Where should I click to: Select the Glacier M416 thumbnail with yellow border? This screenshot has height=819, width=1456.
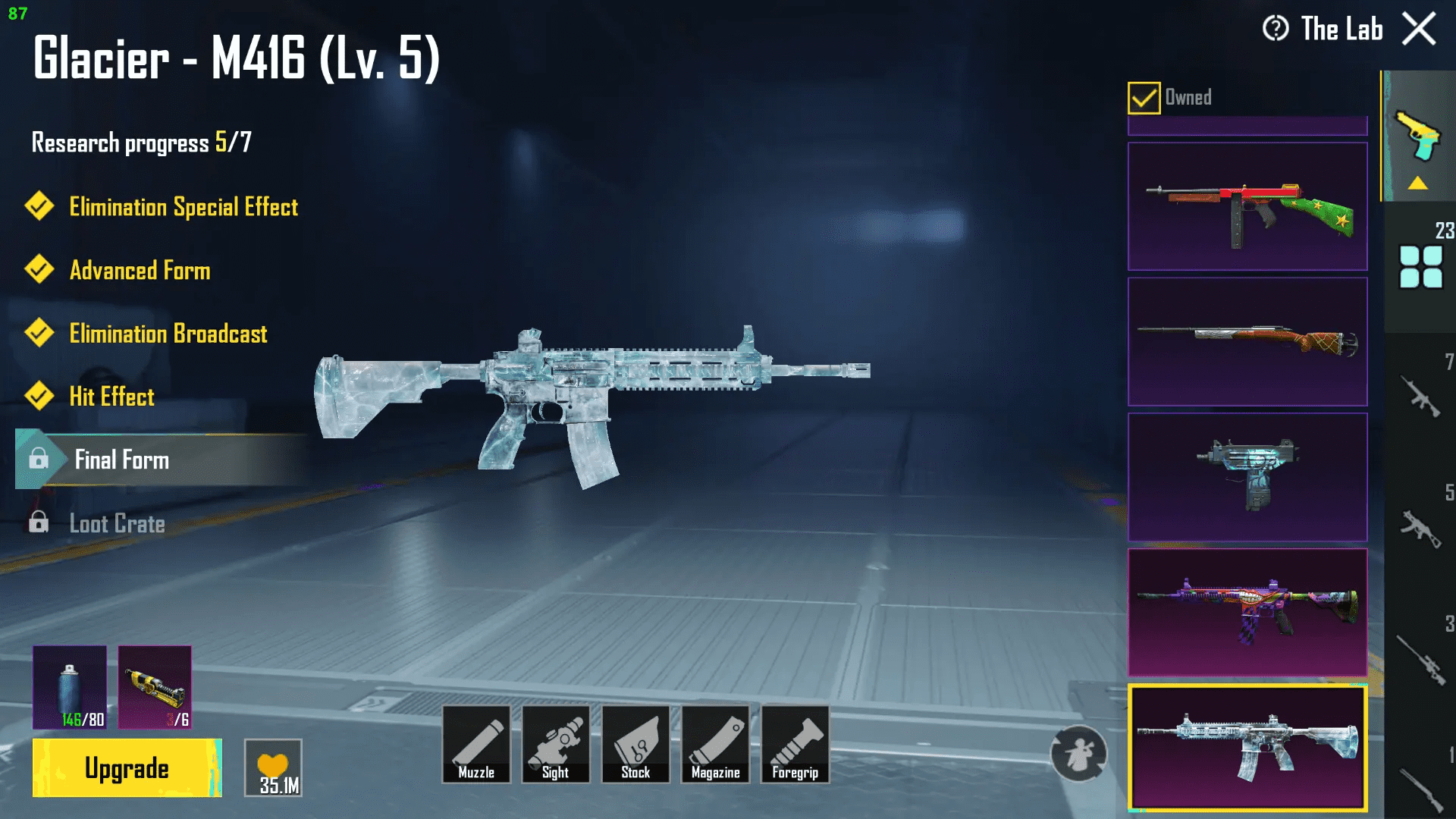tap(1247, 747)
